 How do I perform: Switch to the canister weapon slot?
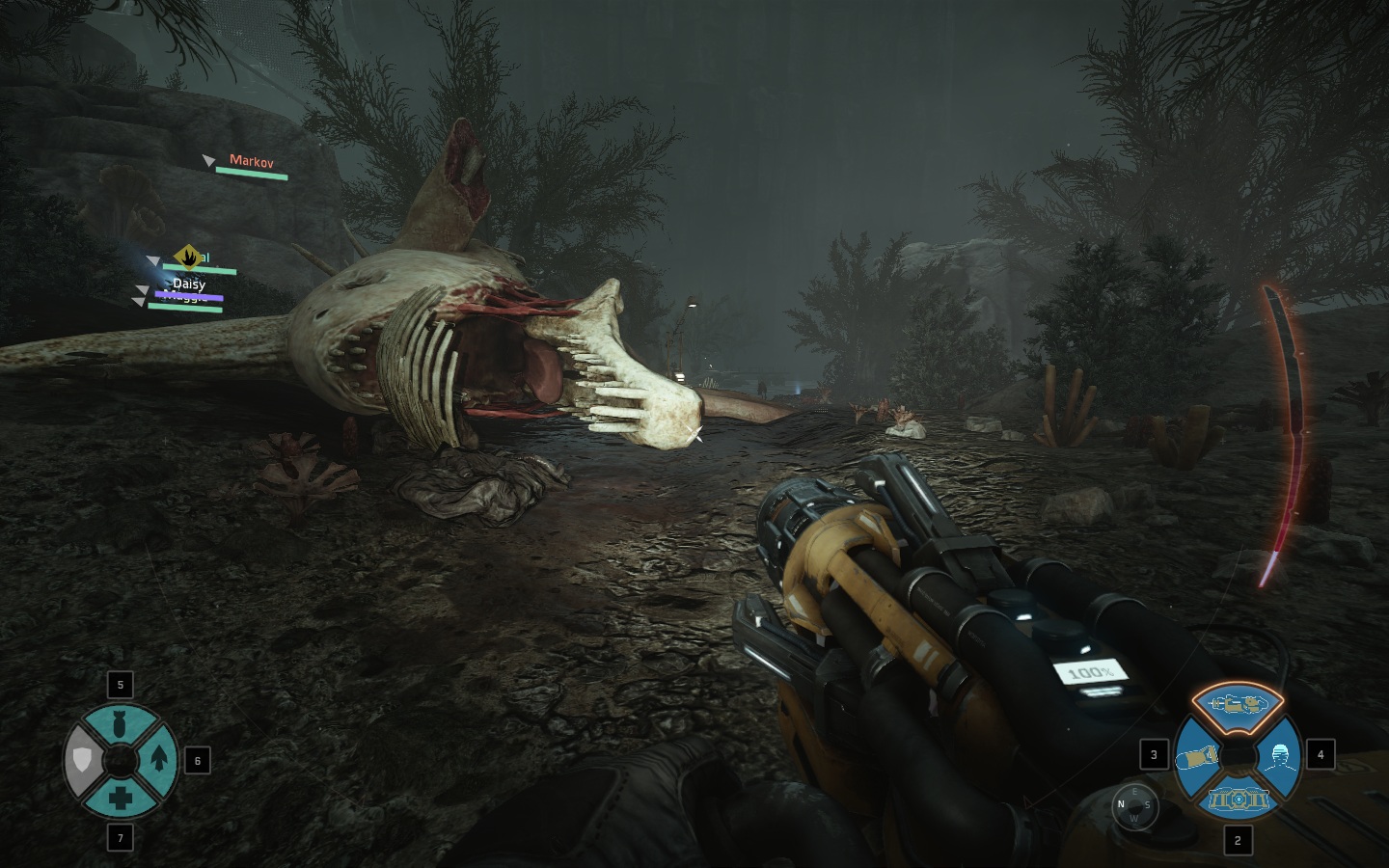tap(1197, 756)
